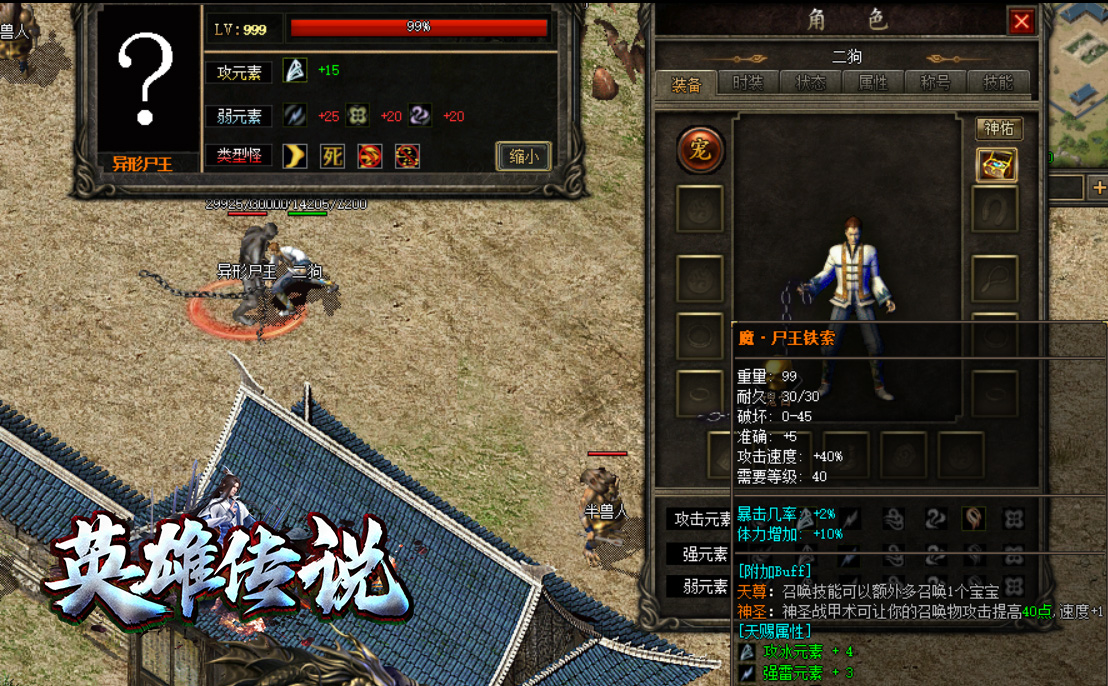1108x686 pixels.
Task: Open the 神佑 button
Action: (x=998, y=128)
